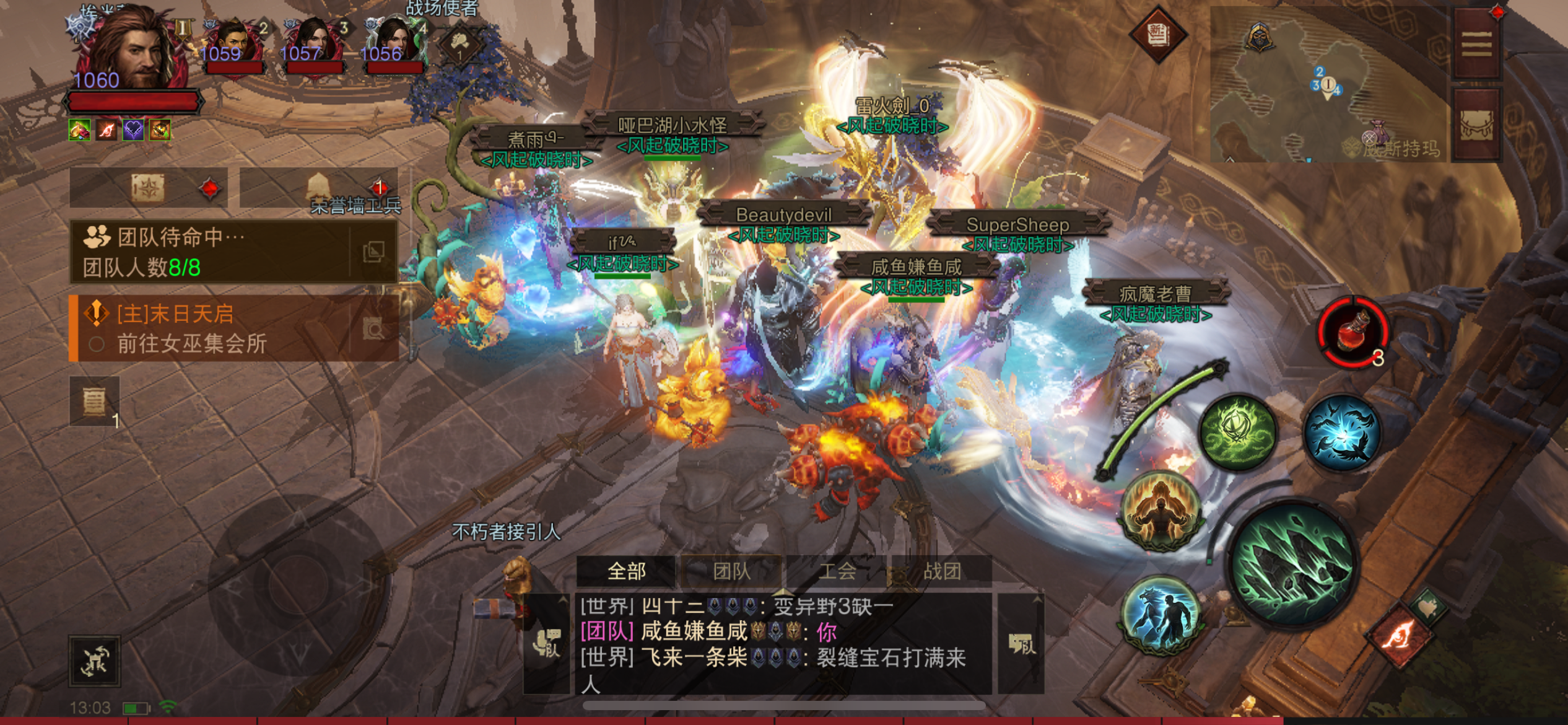Open the bag icon below the menu
This screenshot has width=1568, height=725.
[1477, 124]
